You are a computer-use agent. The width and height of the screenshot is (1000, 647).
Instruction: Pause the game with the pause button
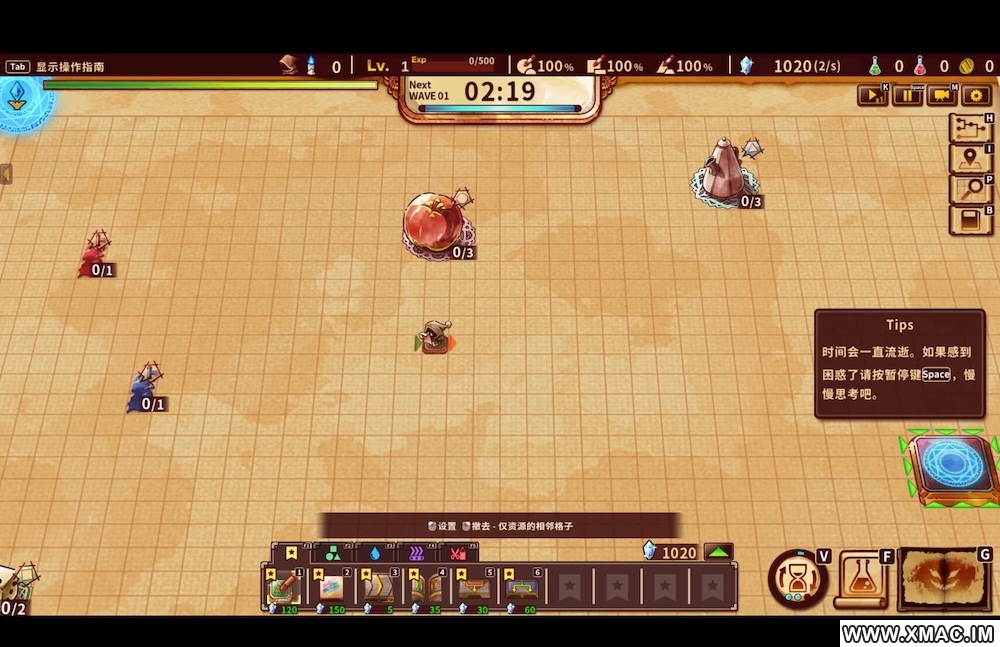pyautogui.click(x=907, y=96)
